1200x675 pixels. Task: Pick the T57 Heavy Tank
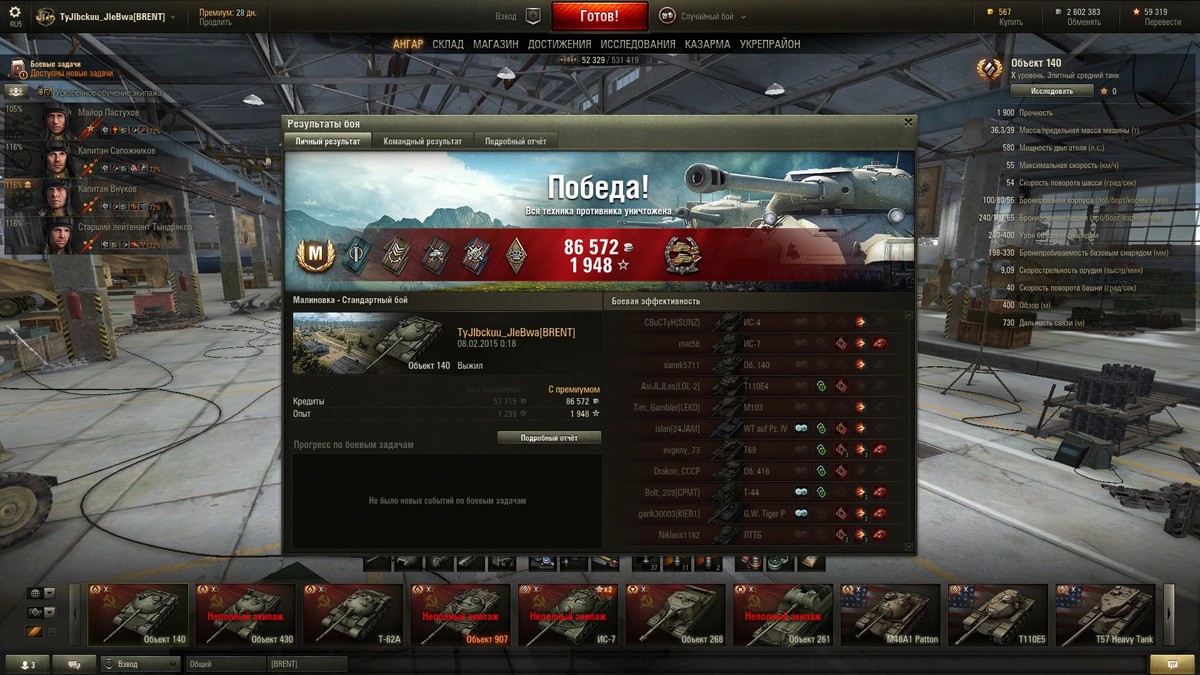point(1105,614)
